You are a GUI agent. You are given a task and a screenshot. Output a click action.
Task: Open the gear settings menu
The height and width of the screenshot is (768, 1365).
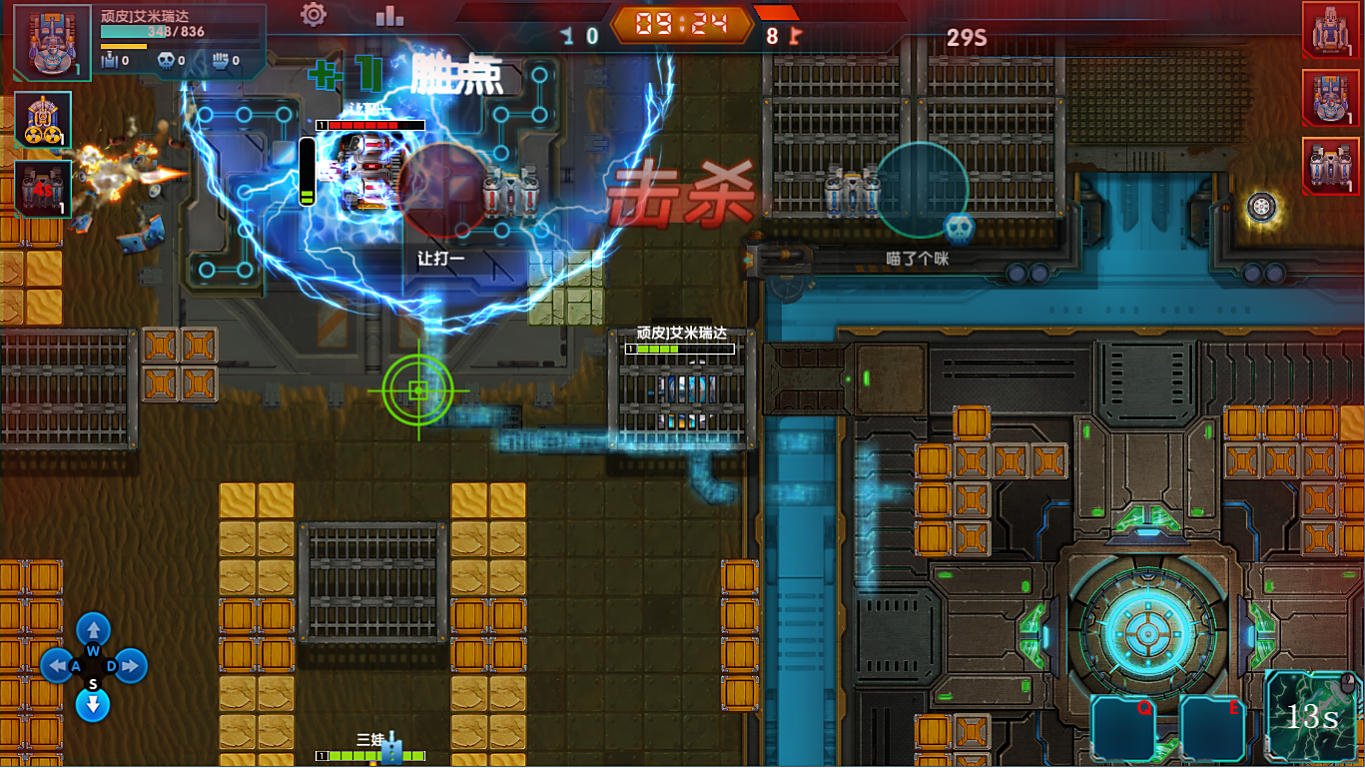pyautogui.click(x=314, y=15)
